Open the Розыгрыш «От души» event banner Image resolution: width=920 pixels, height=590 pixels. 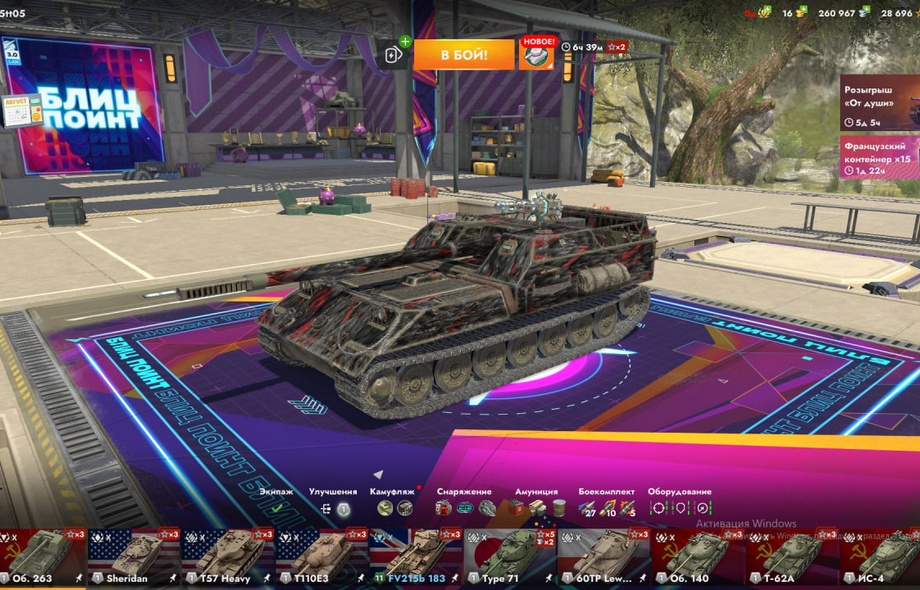[879, 102]
